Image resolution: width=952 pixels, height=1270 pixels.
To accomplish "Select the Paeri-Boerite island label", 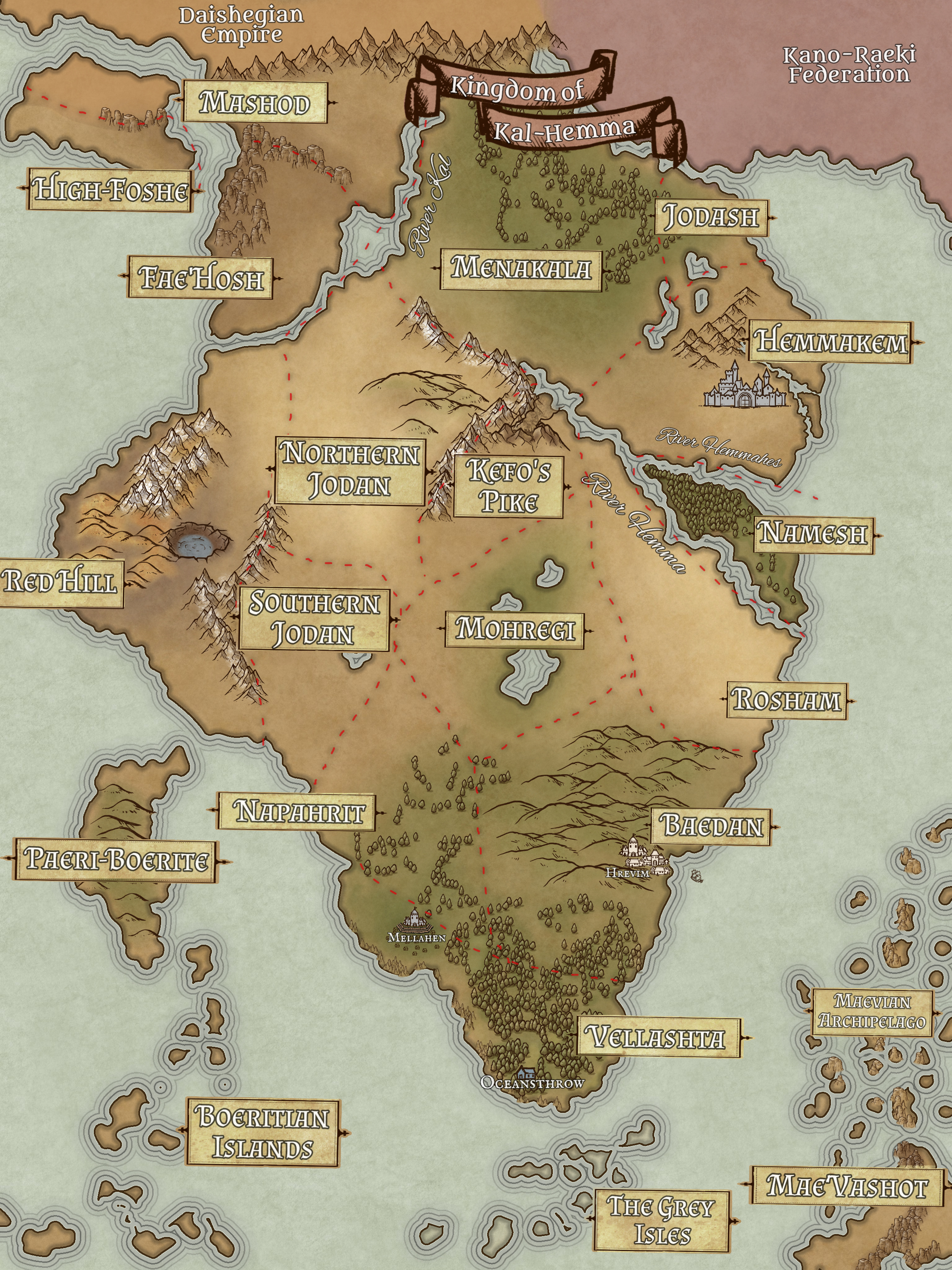I will point(116,860).
